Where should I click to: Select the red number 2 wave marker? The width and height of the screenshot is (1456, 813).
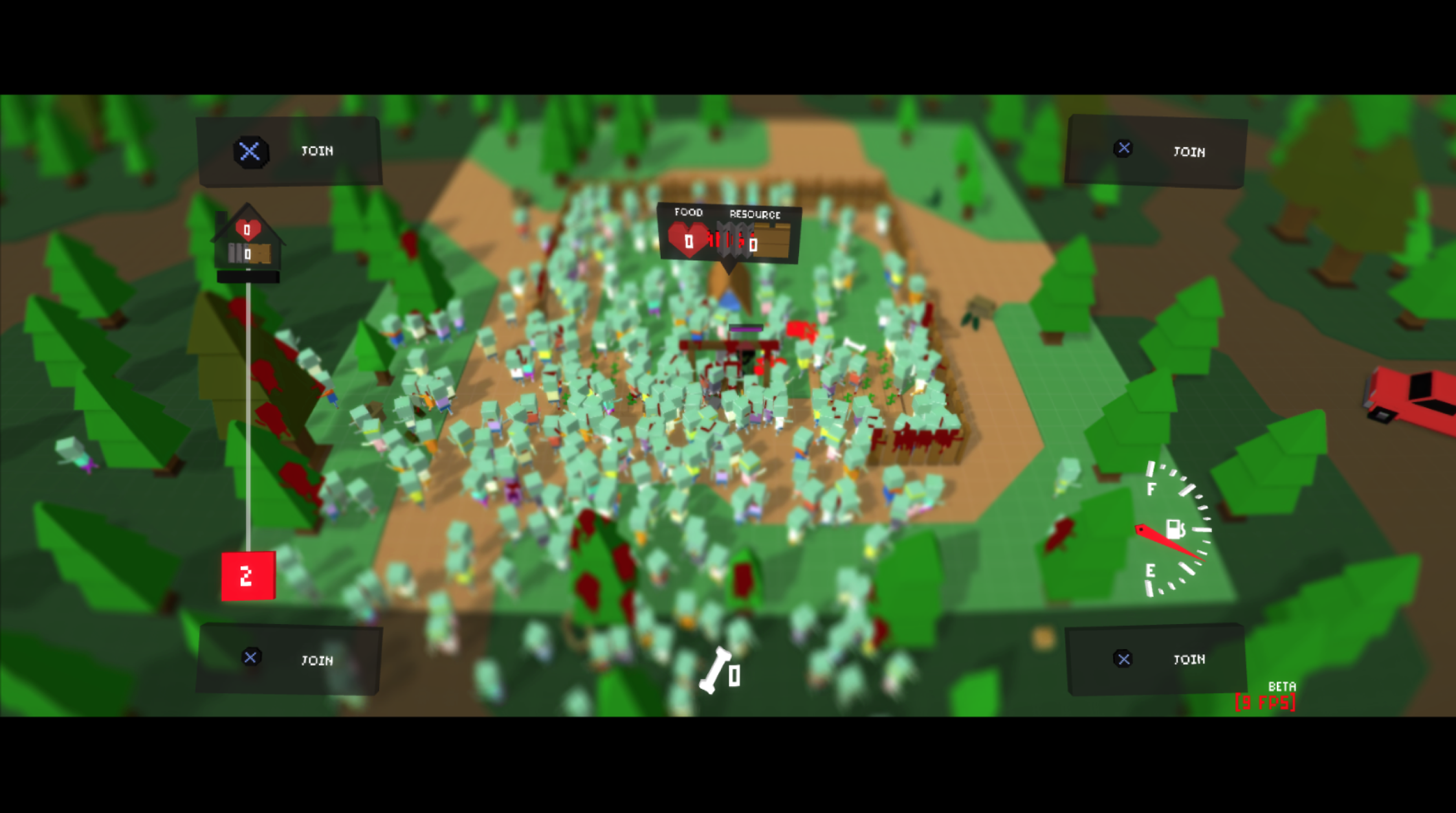(x=248, y=575)
